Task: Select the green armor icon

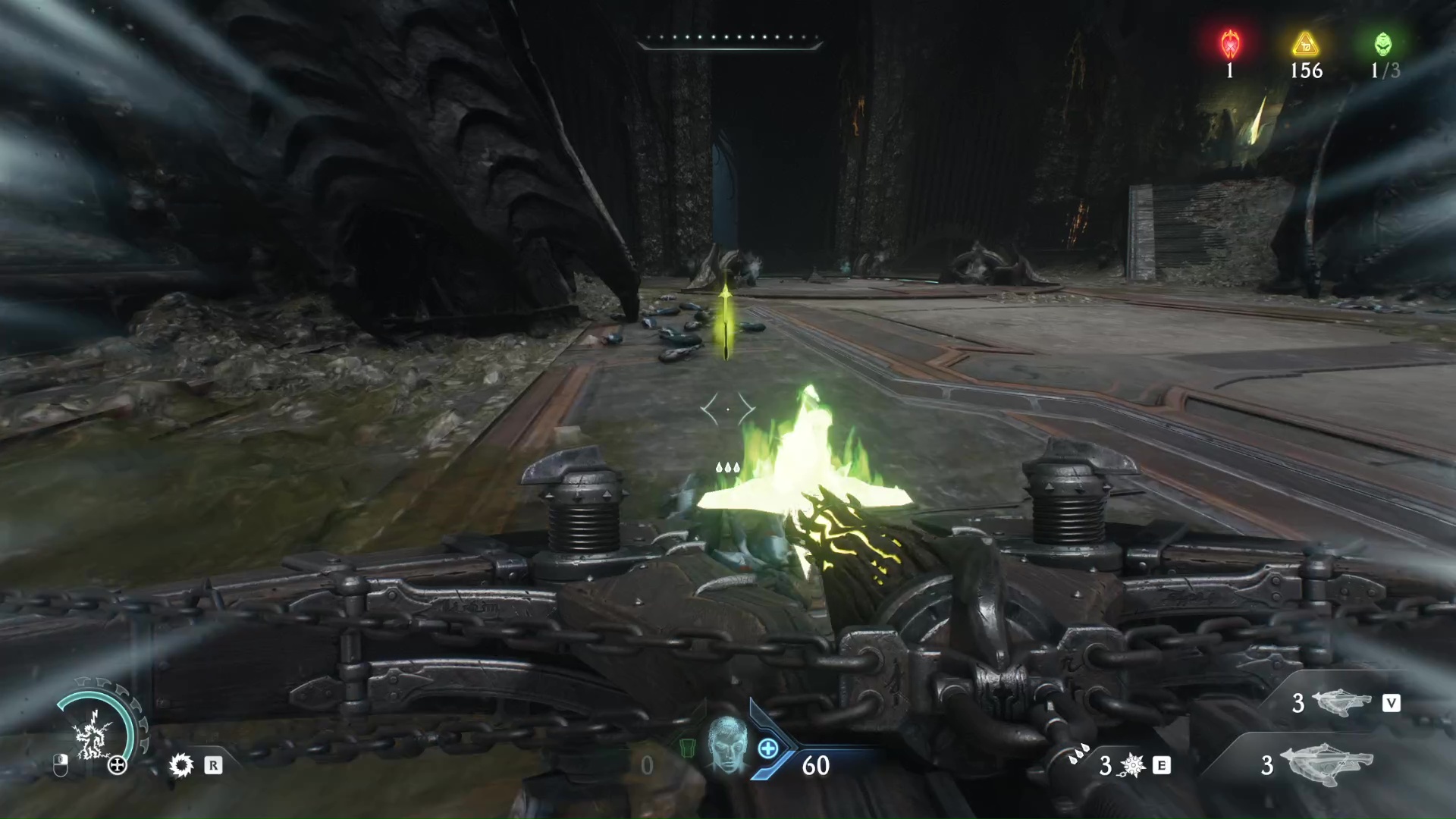Action: click(687, 748)
